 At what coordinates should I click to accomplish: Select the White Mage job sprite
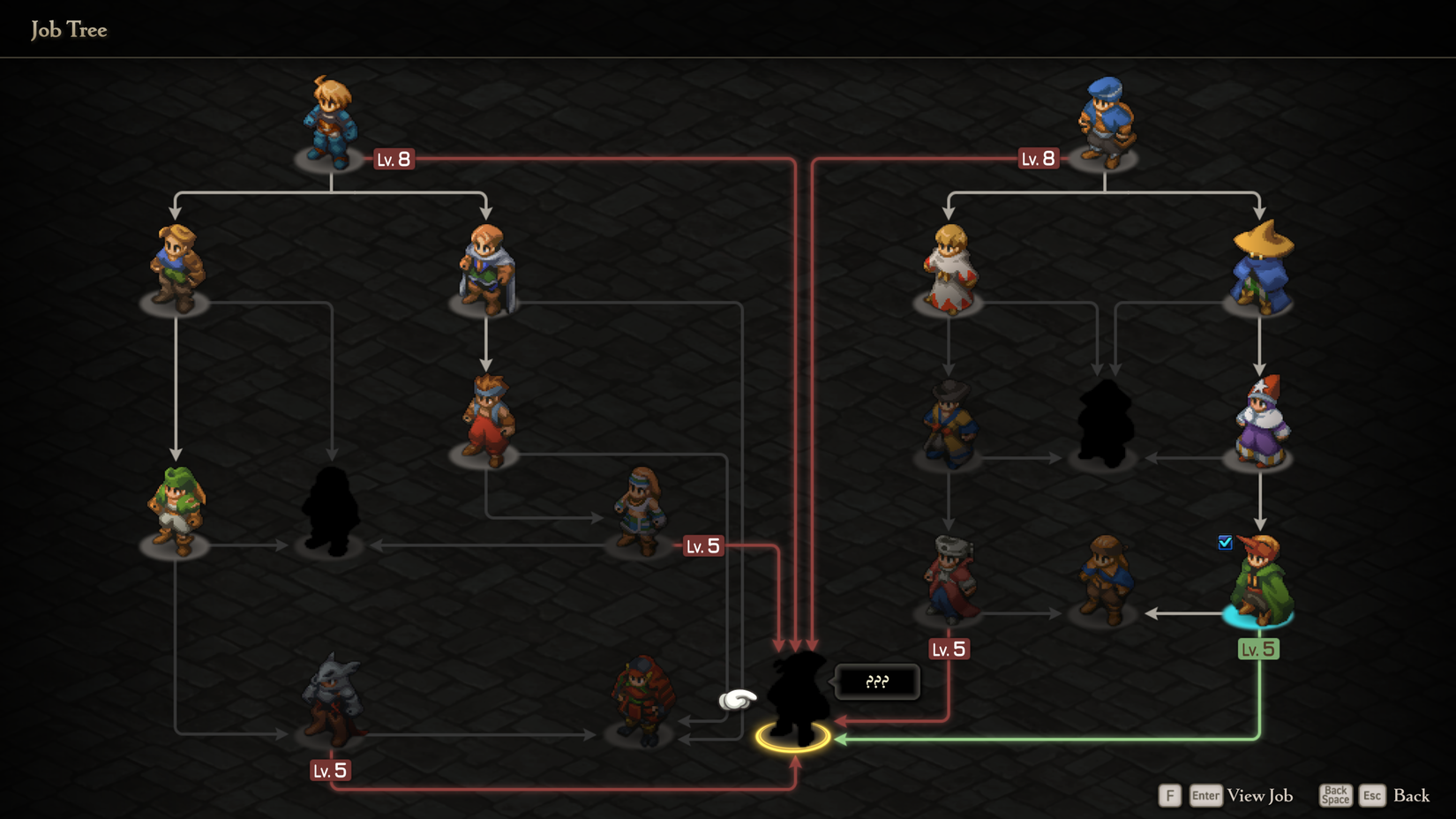pyautogui.click(x=949, y=265)
